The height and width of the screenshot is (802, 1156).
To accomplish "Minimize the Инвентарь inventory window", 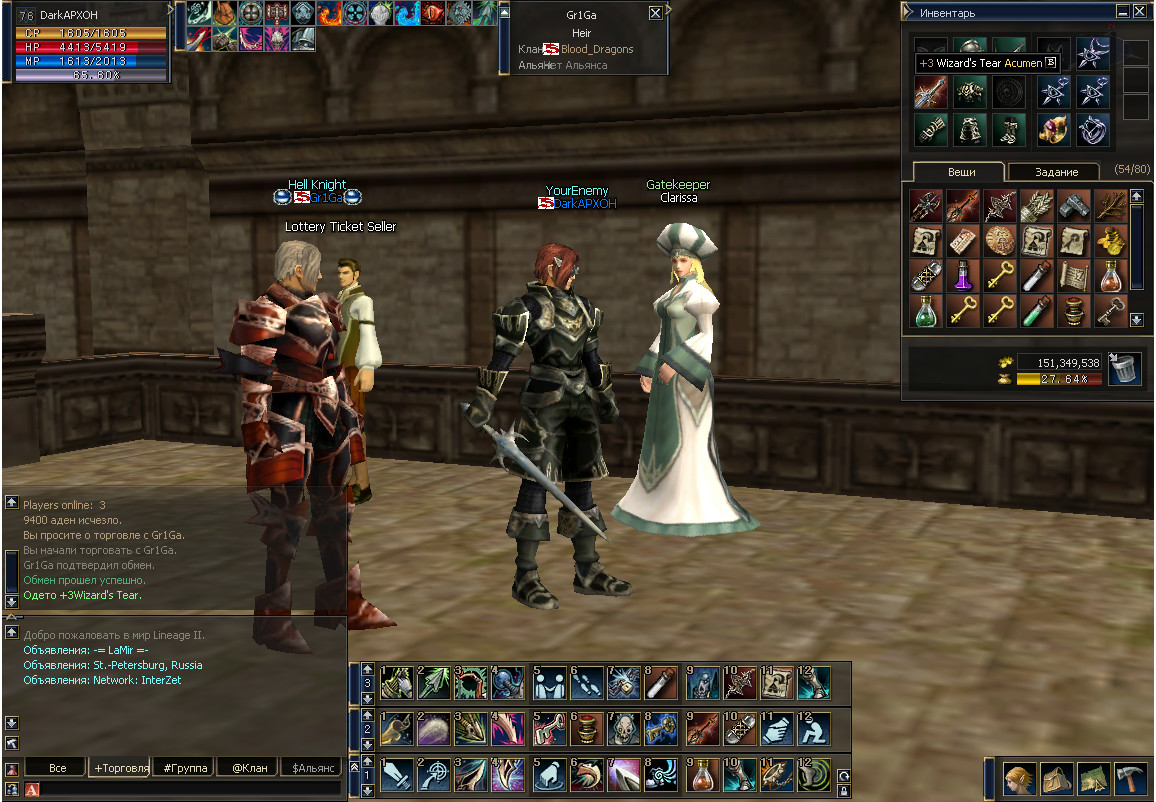I will click(x=1123, y=13).
